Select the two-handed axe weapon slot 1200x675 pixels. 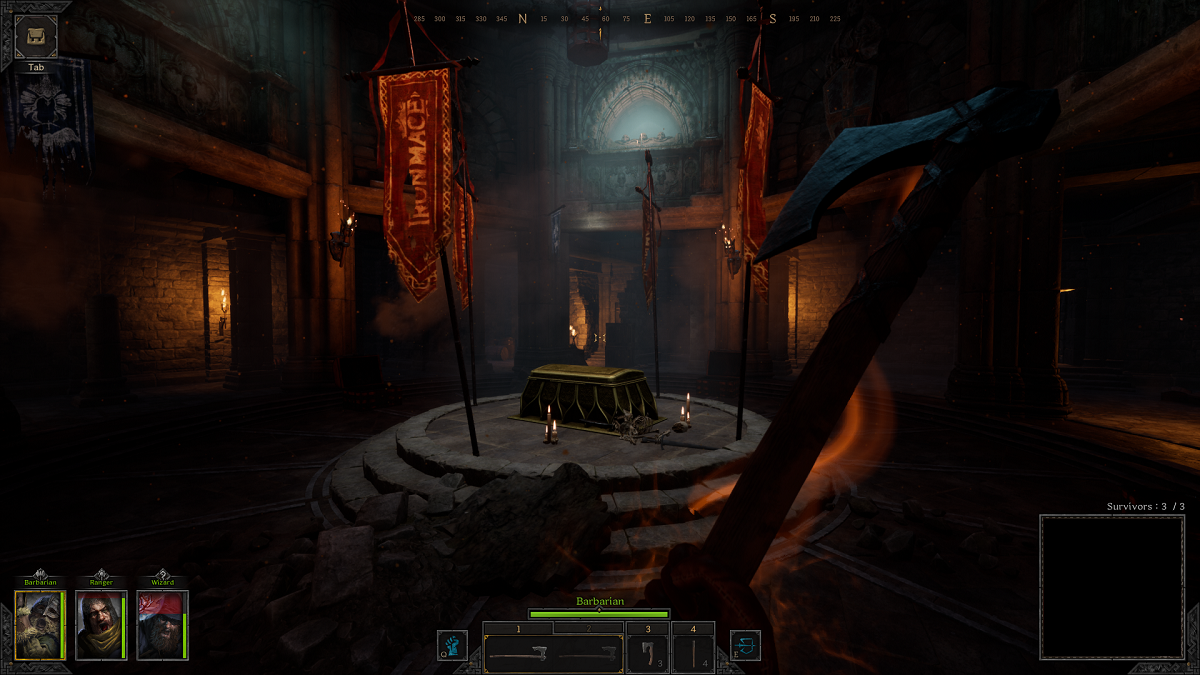pos(518,655)
